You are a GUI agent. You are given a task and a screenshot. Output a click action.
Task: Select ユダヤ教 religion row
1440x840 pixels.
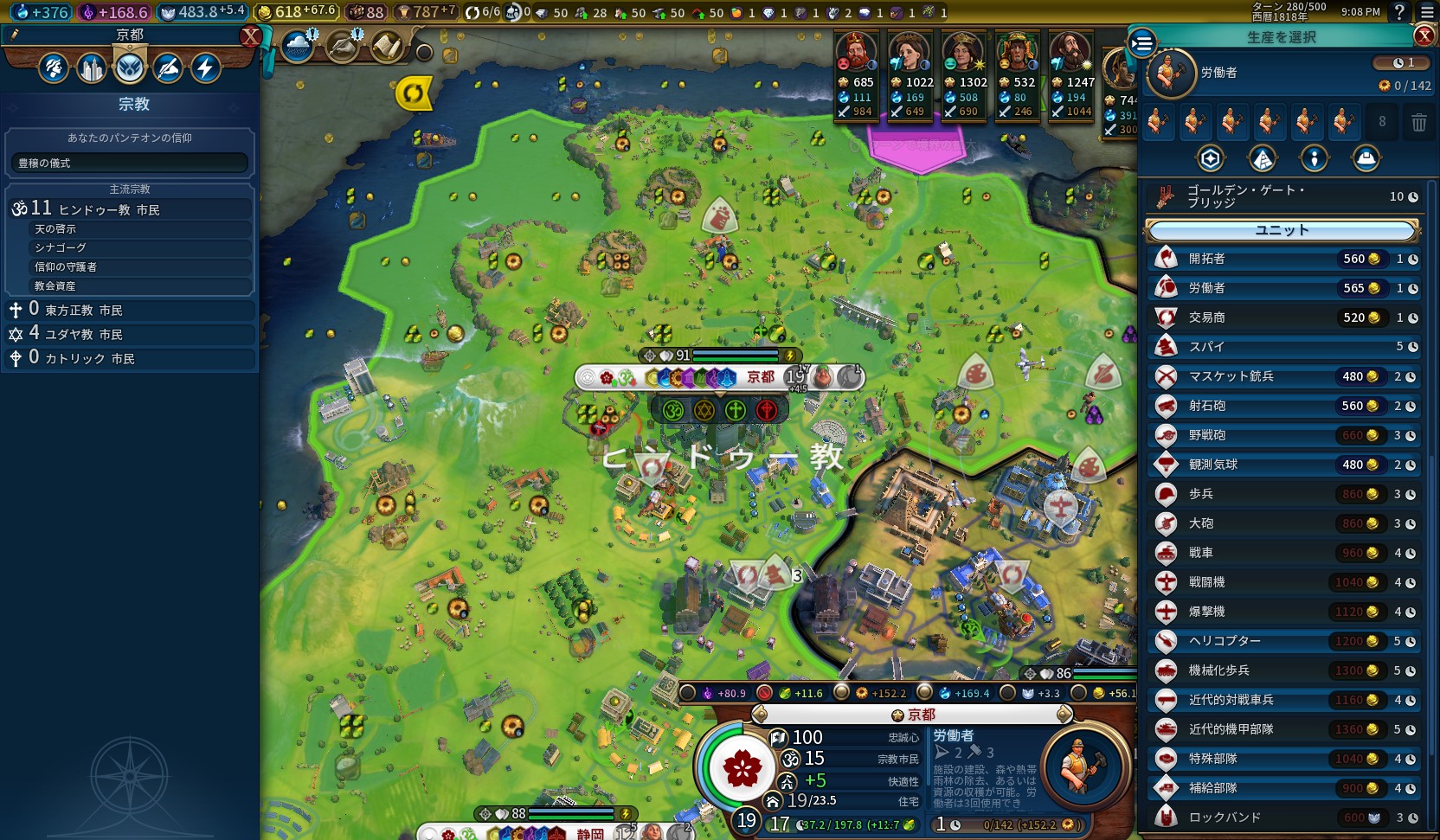[130, 334]
